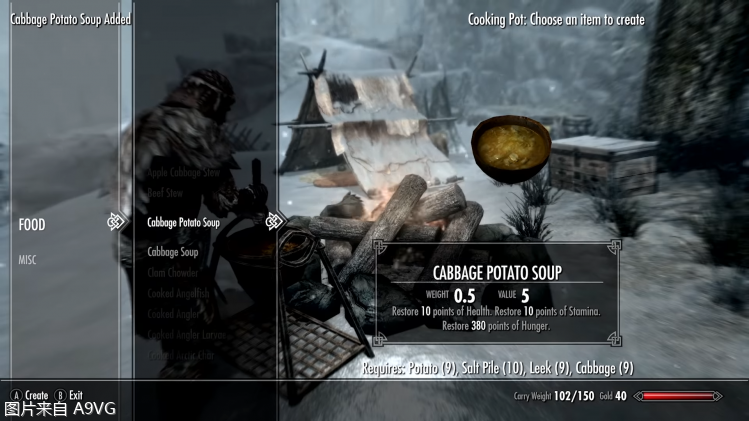Image resolution: width=749 pixels, height=421 pixels.
Task: Switch to the MISC category
Action: click(27, 260)
